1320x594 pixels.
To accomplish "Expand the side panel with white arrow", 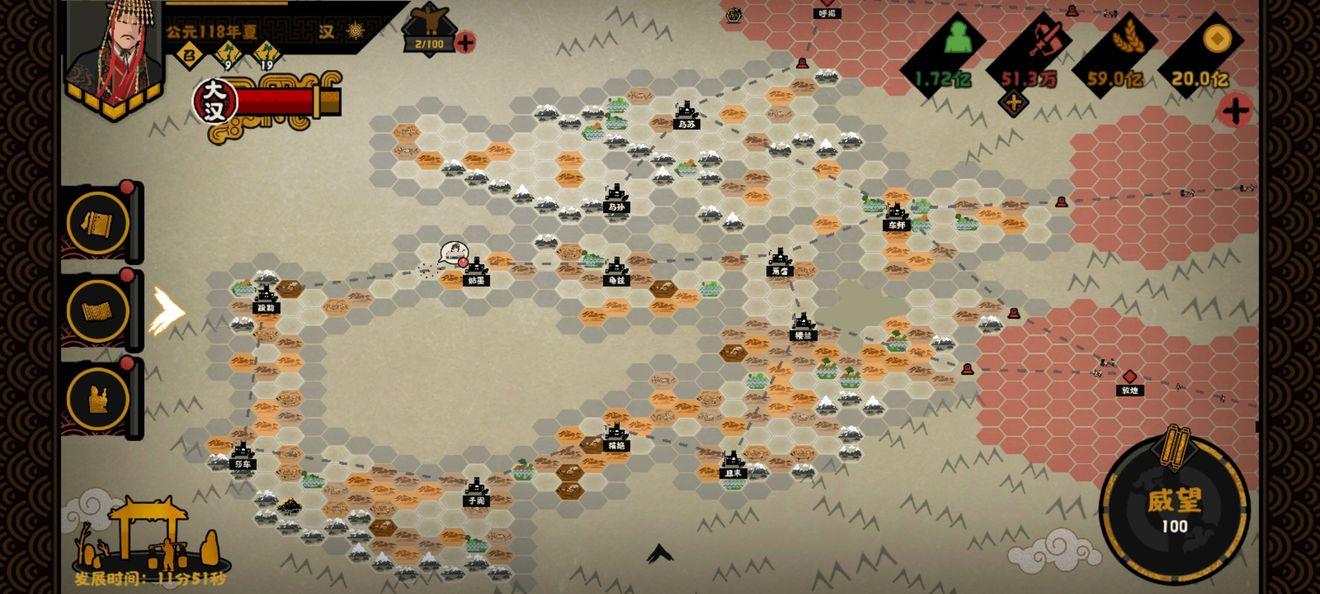I will click(x=166, y=311).
